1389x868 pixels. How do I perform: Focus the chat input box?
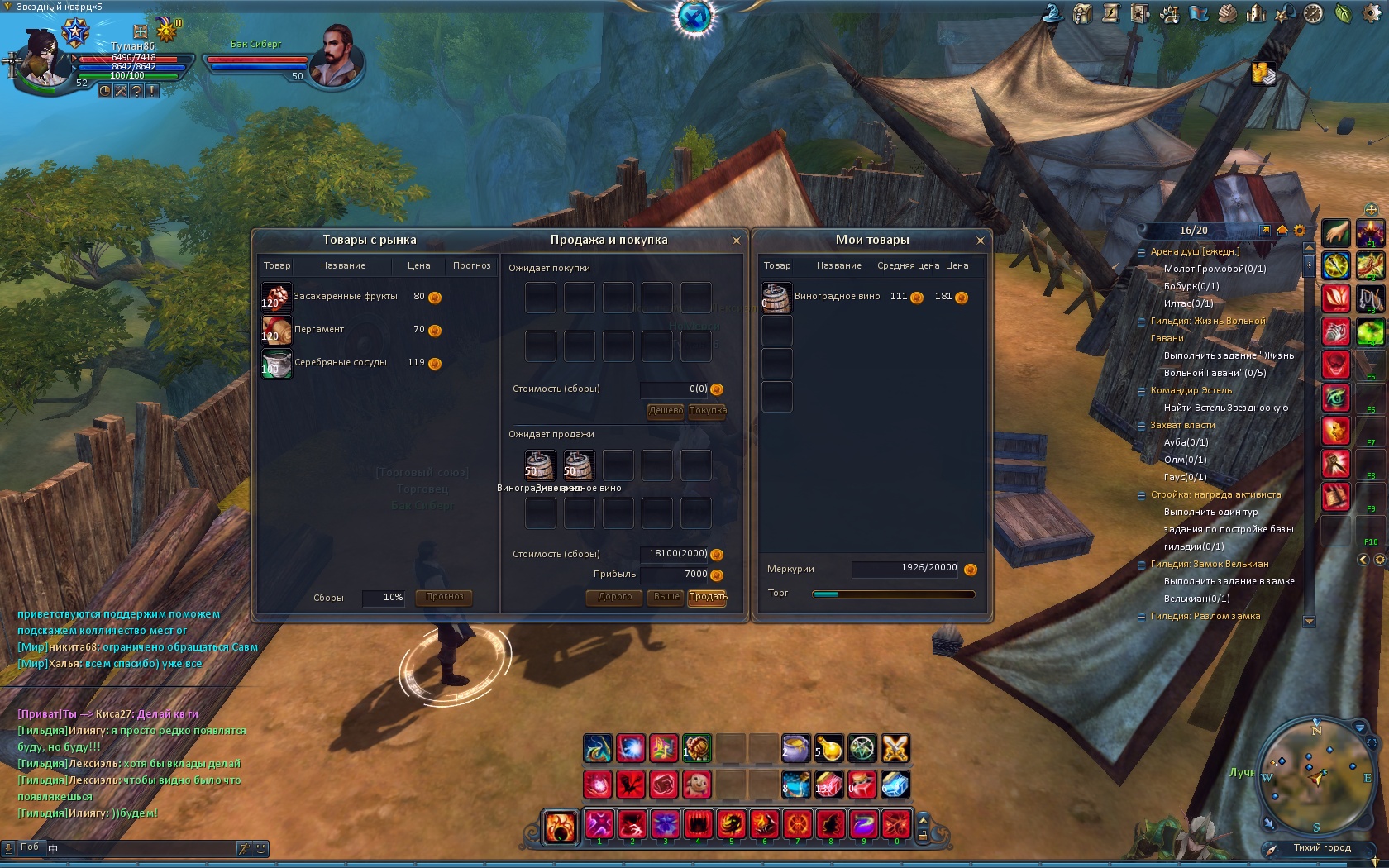(x=141, y=847)
